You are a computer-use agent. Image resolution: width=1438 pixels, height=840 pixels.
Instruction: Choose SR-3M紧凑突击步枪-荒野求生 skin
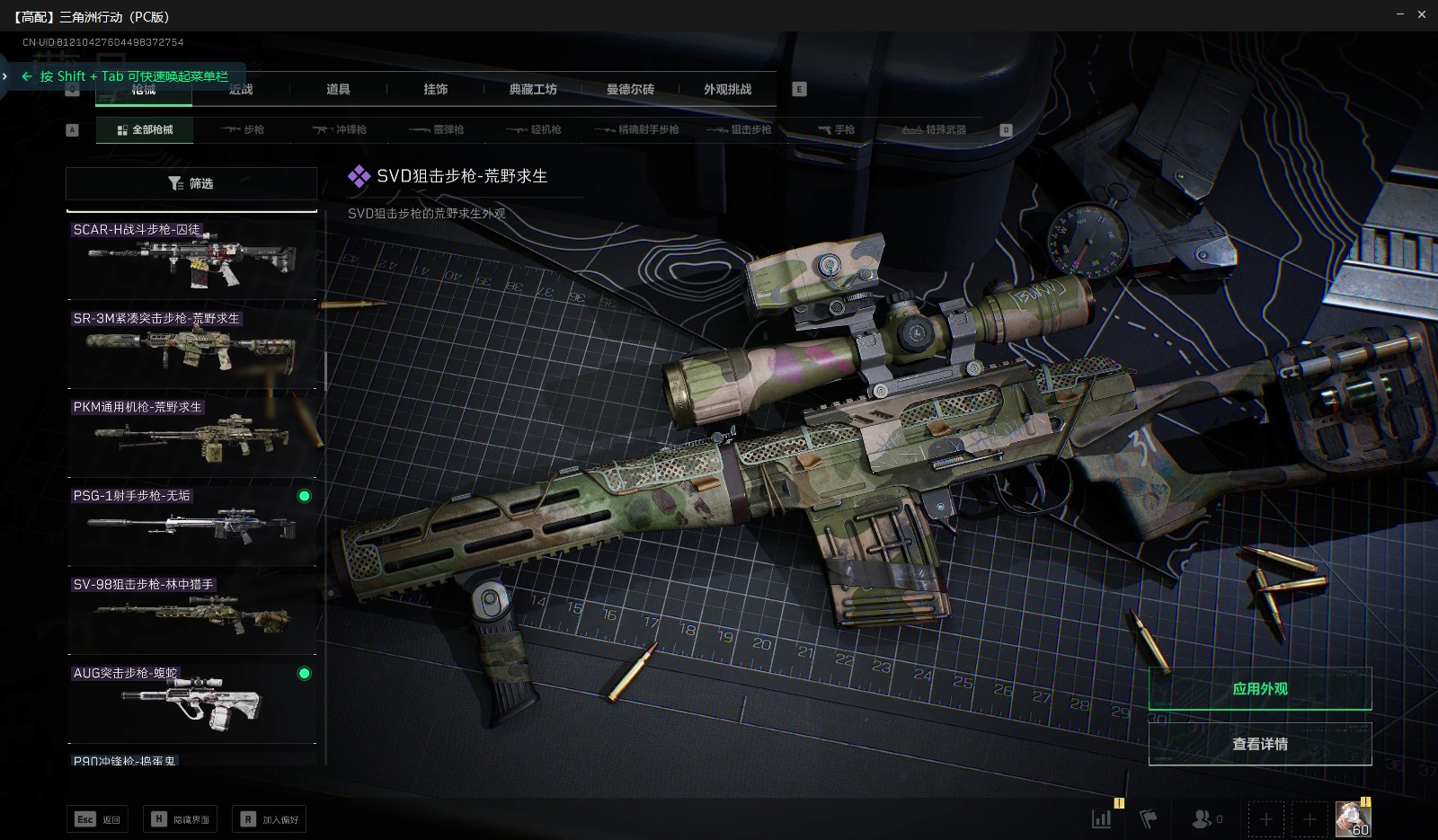191,347
